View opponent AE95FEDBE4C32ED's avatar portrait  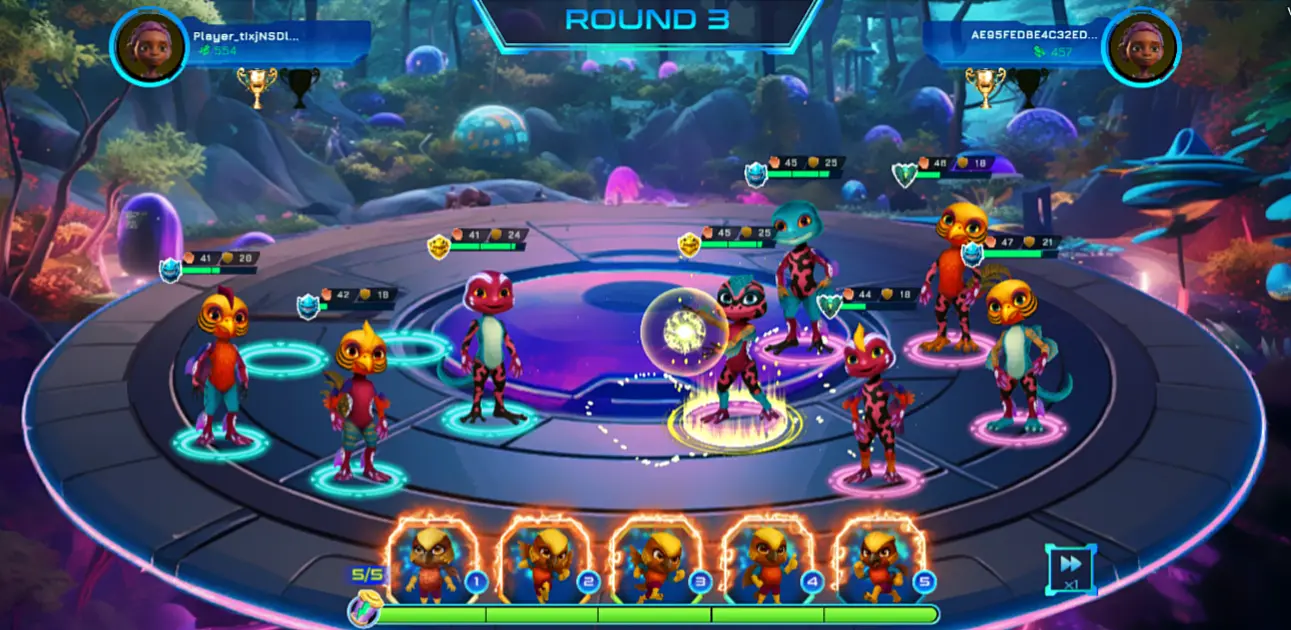(x=1141, y=47)
